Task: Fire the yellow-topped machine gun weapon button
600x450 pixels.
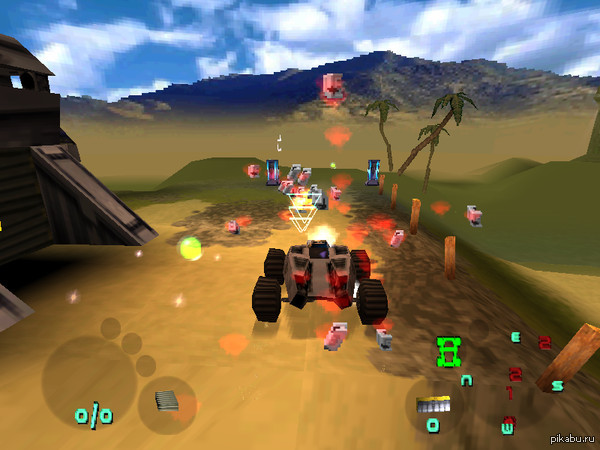Action: tap(434, 406)
